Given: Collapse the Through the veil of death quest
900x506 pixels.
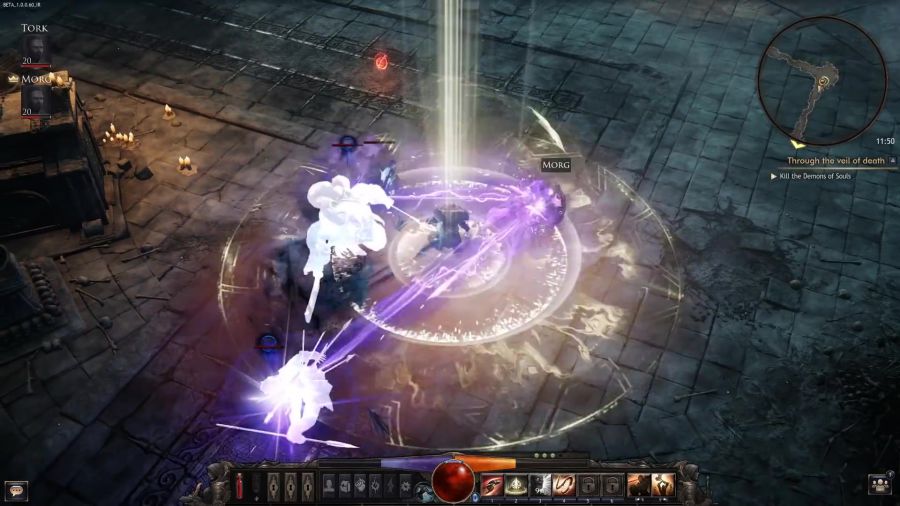Looking at the screenshot, I should [x=892, y=160].
